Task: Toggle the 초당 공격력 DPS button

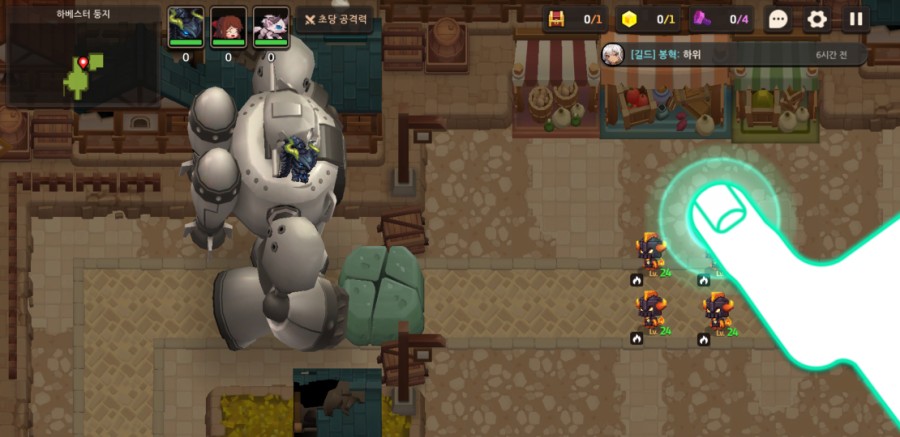Action: tap(336, 20)
